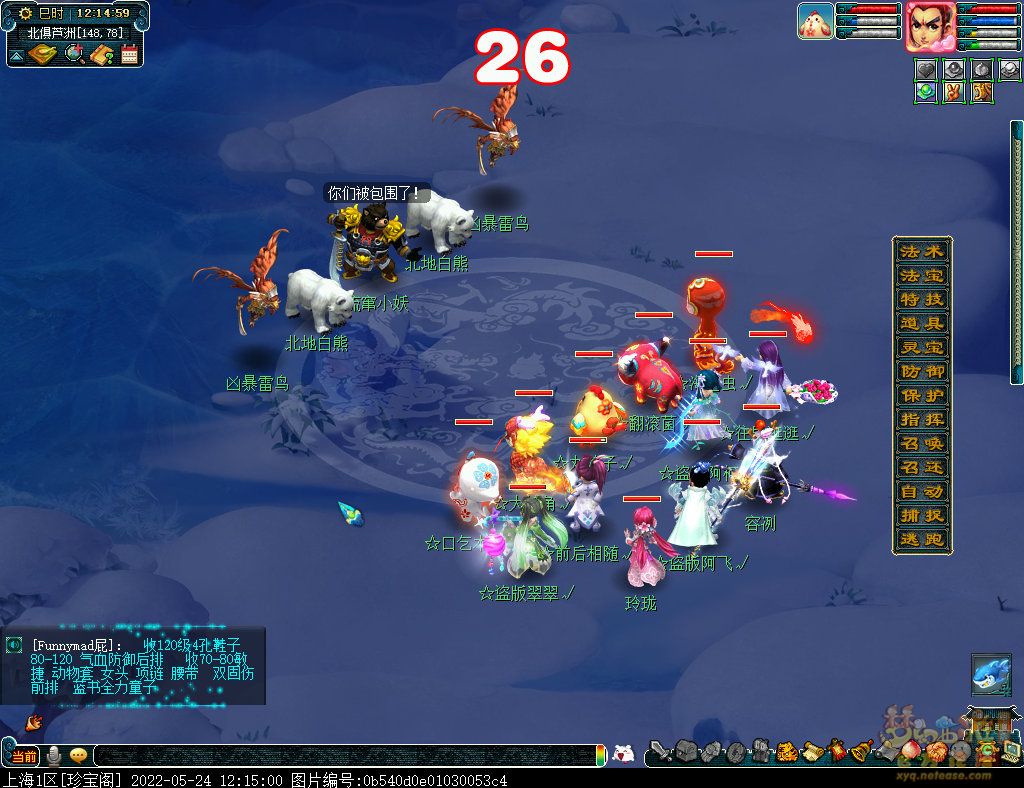Click the pet portrait at top

click(x=815, y=21)
